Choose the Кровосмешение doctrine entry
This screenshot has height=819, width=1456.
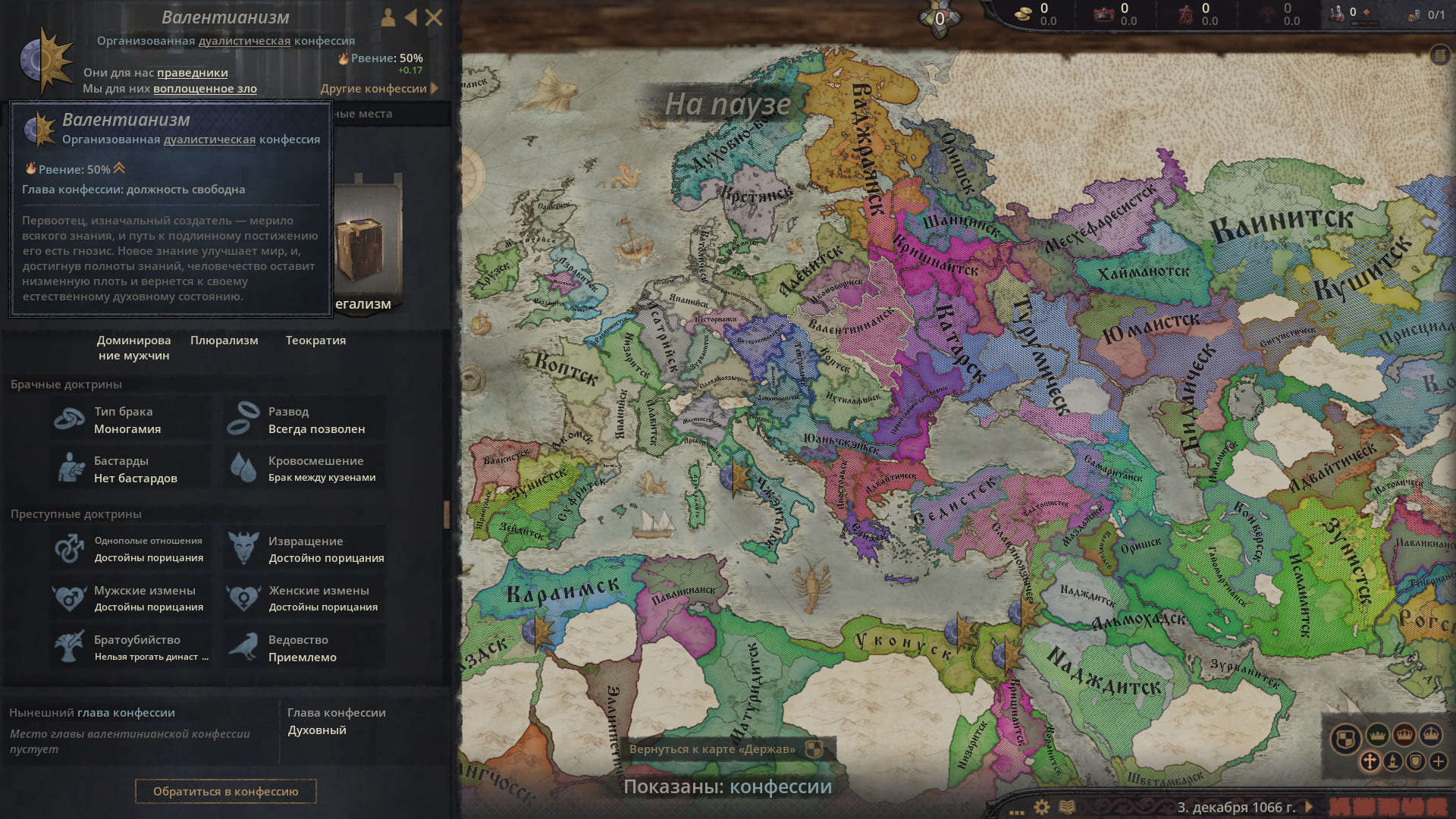pyautogui.click(x=304, y=469)
